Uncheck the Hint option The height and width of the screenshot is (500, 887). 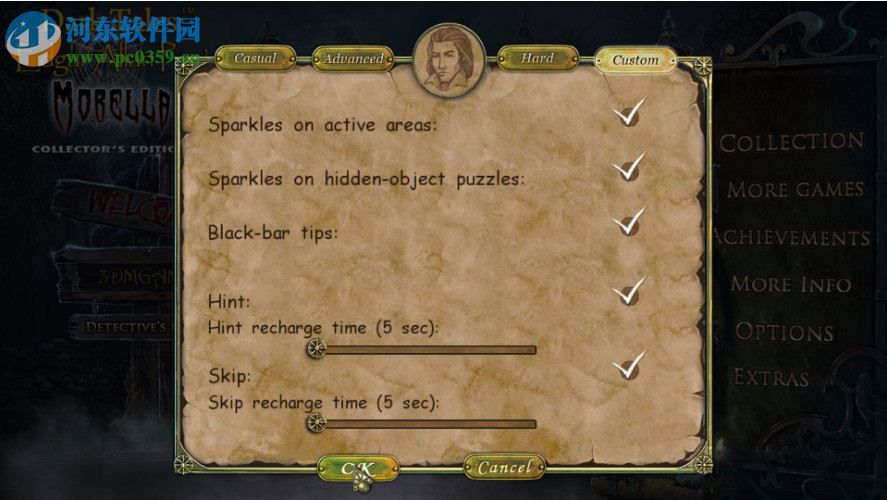coord(628,291)
